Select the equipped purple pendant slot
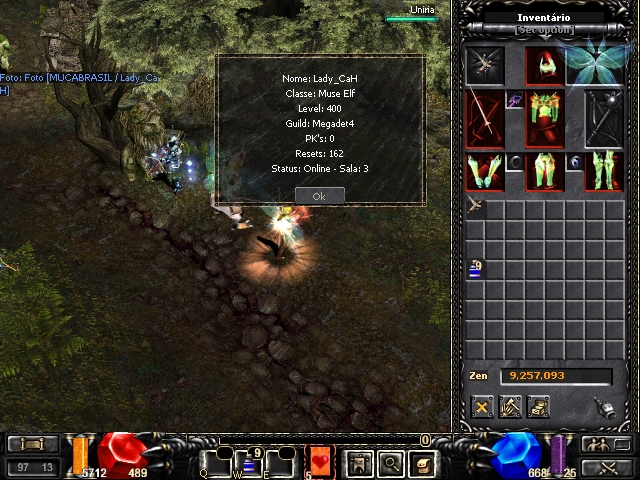Screen dimensions: 640x480 515,100
